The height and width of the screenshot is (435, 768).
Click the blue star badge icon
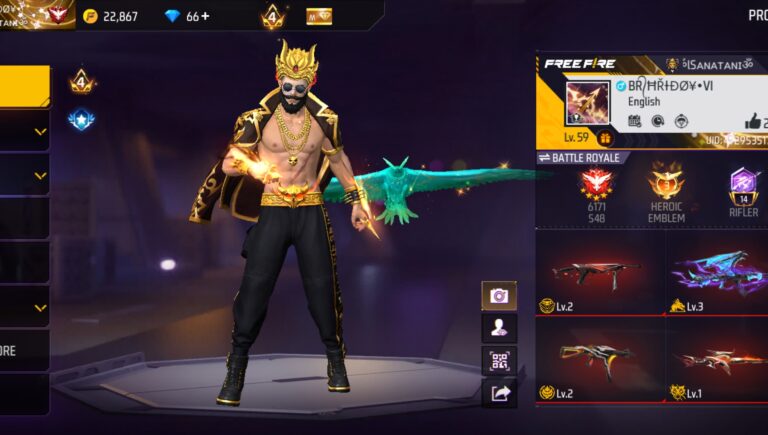click(81, 120)
